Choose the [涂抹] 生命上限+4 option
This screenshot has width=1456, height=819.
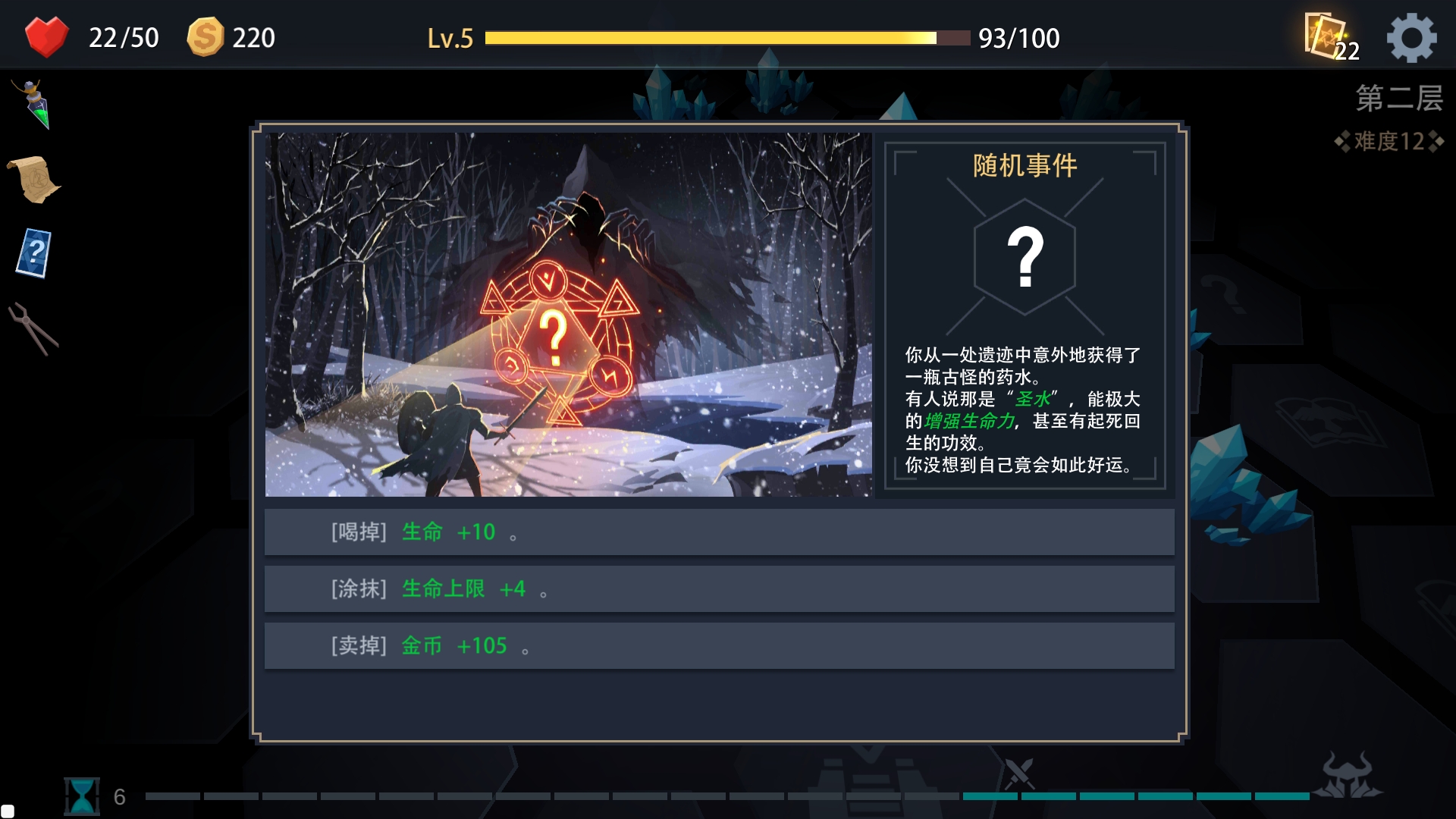(719, 588)
